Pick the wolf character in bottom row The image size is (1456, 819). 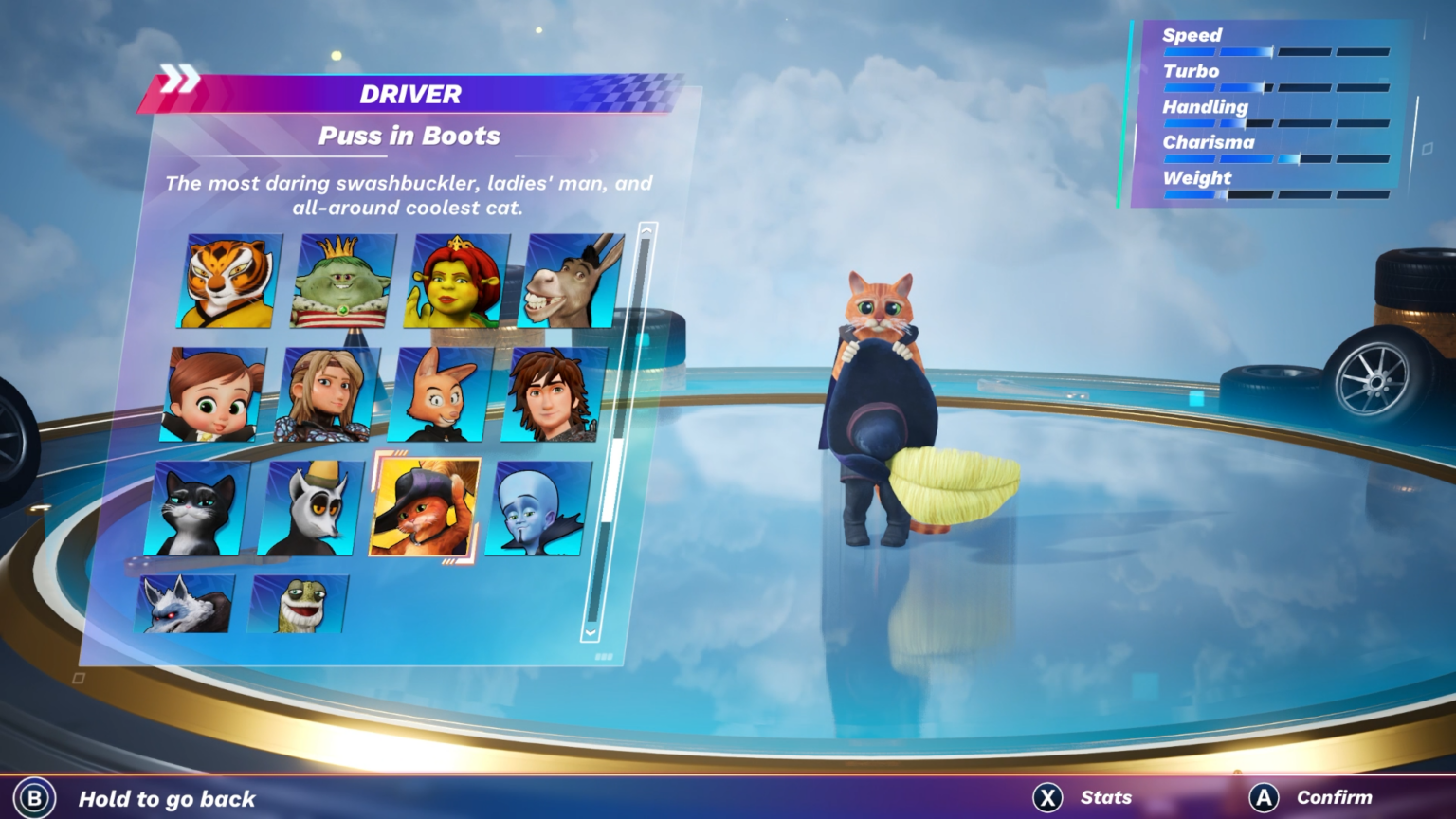(x=187, y=605)
